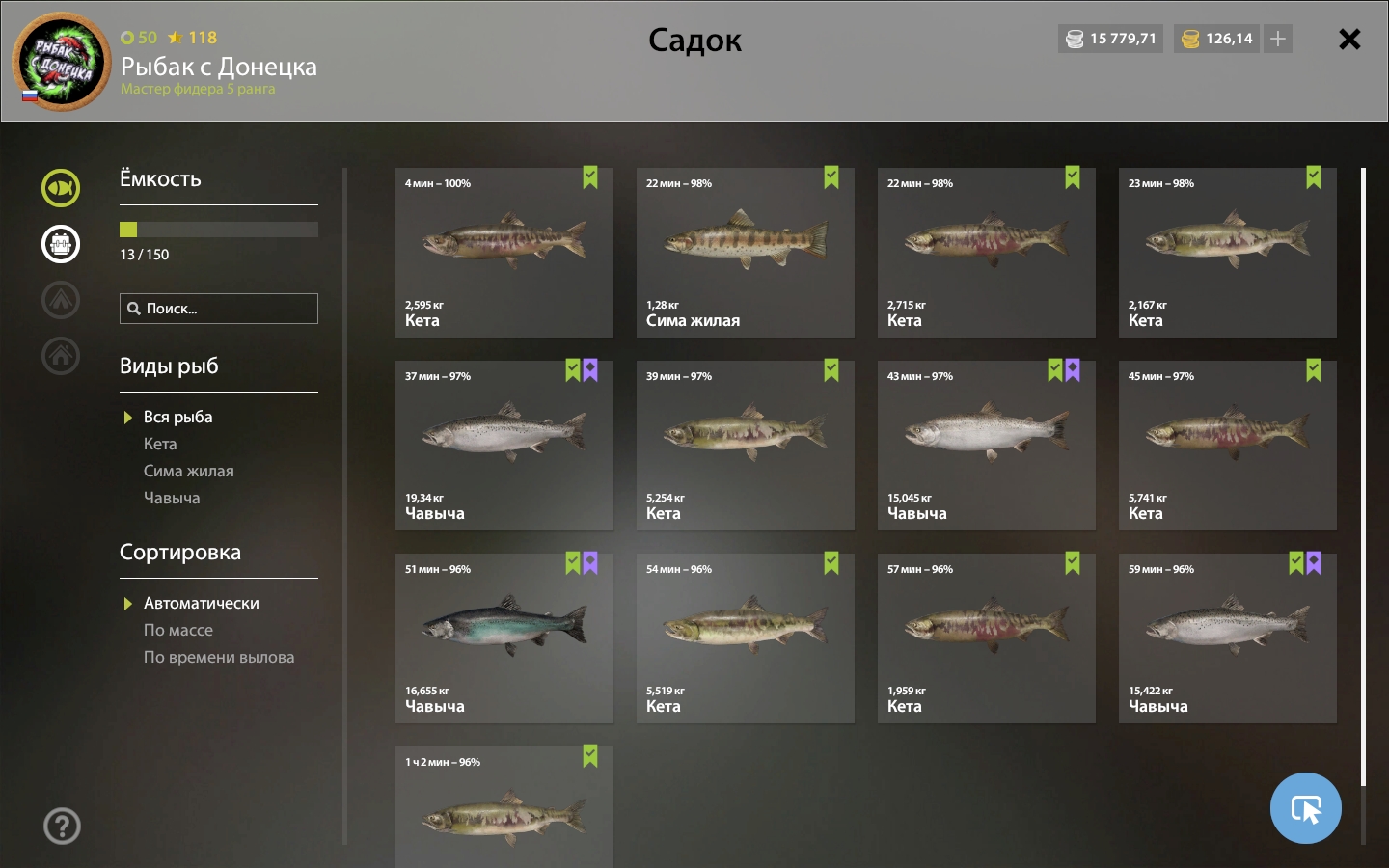Filter fish list by Кета
The image size is (1389, 868).
tap(160, 444)
